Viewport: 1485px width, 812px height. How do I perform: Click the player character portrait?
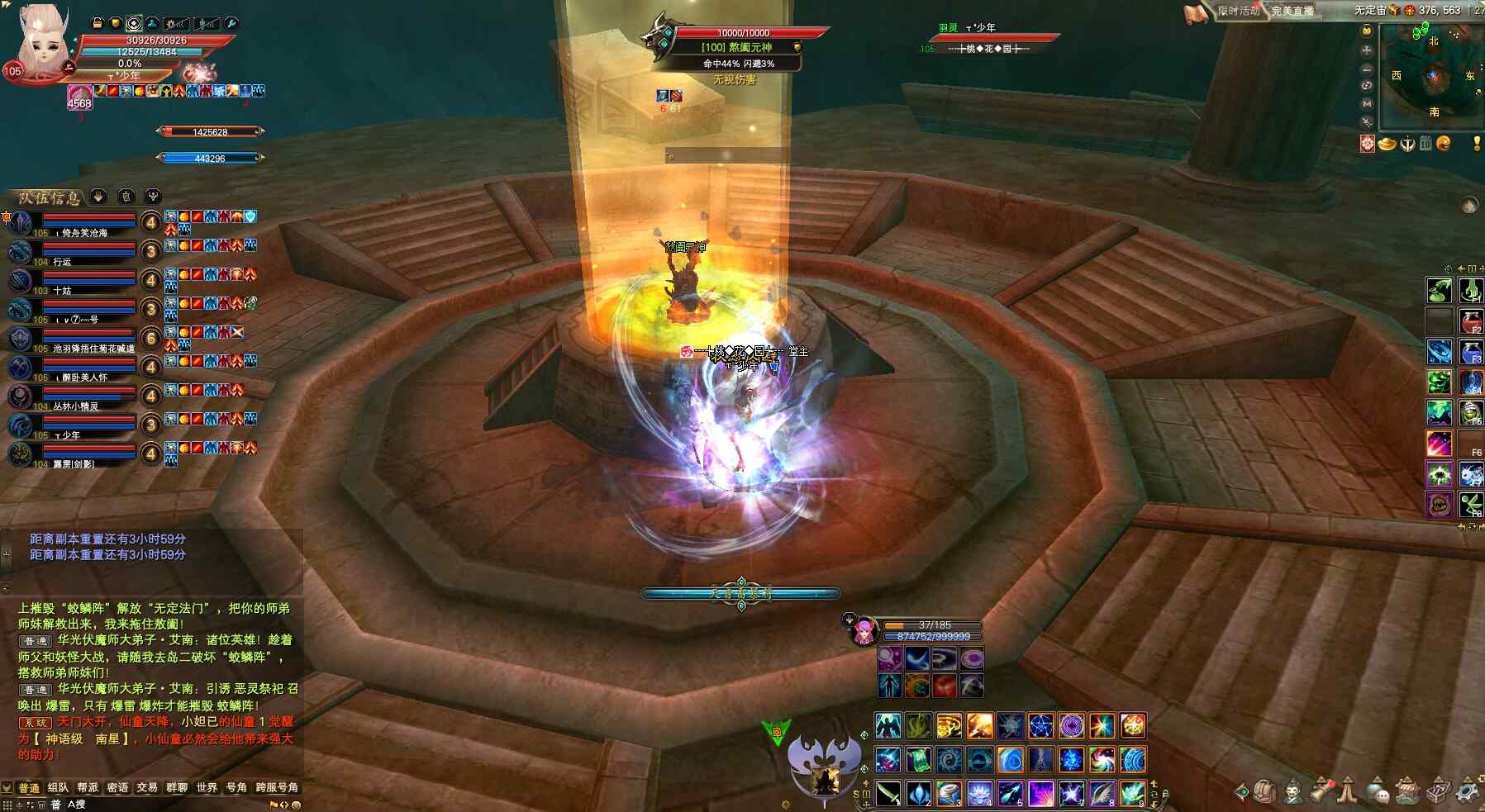(43, 43)
